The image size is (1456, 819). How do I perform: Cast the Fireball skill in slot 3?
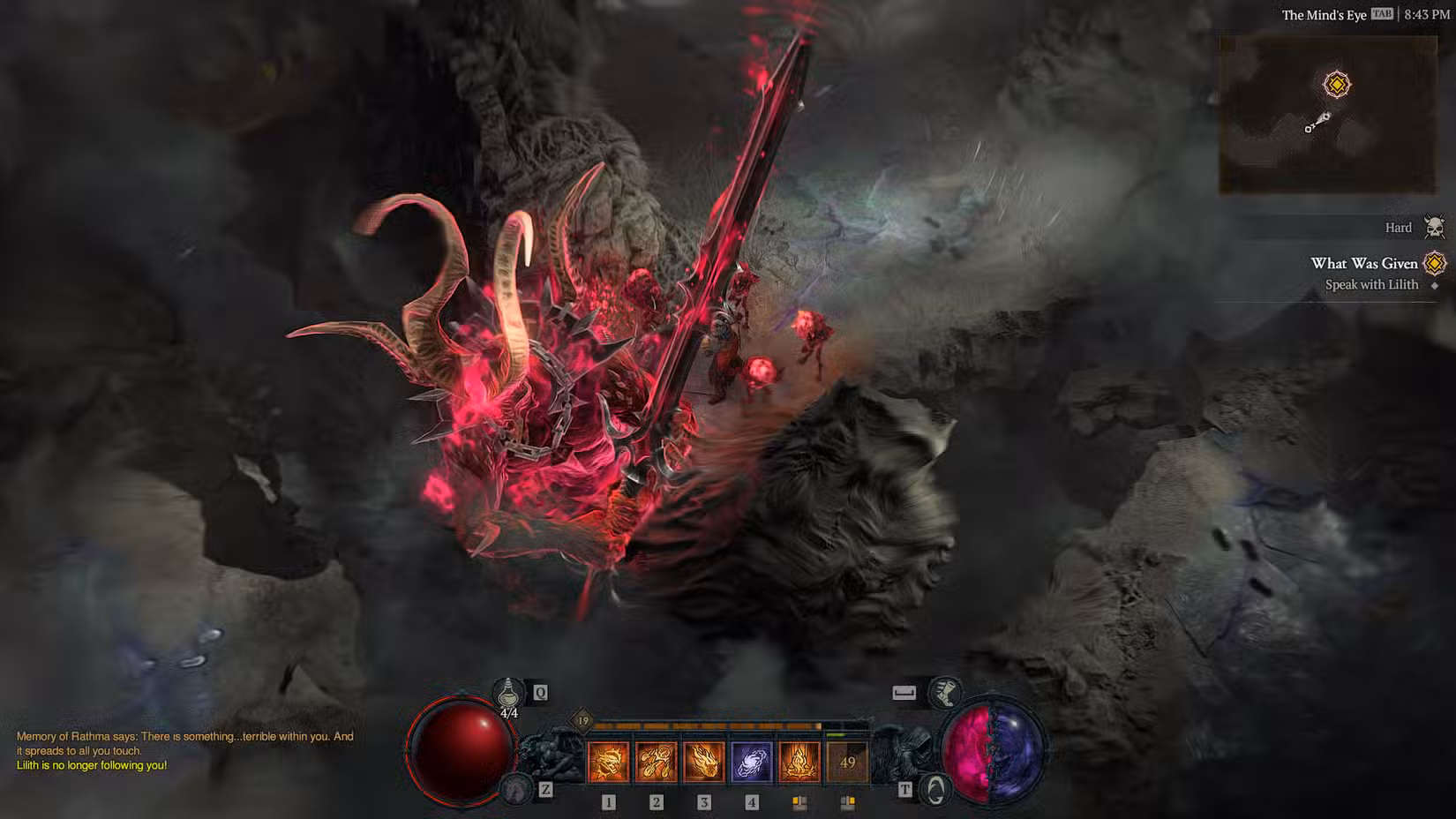click(703, 759)
